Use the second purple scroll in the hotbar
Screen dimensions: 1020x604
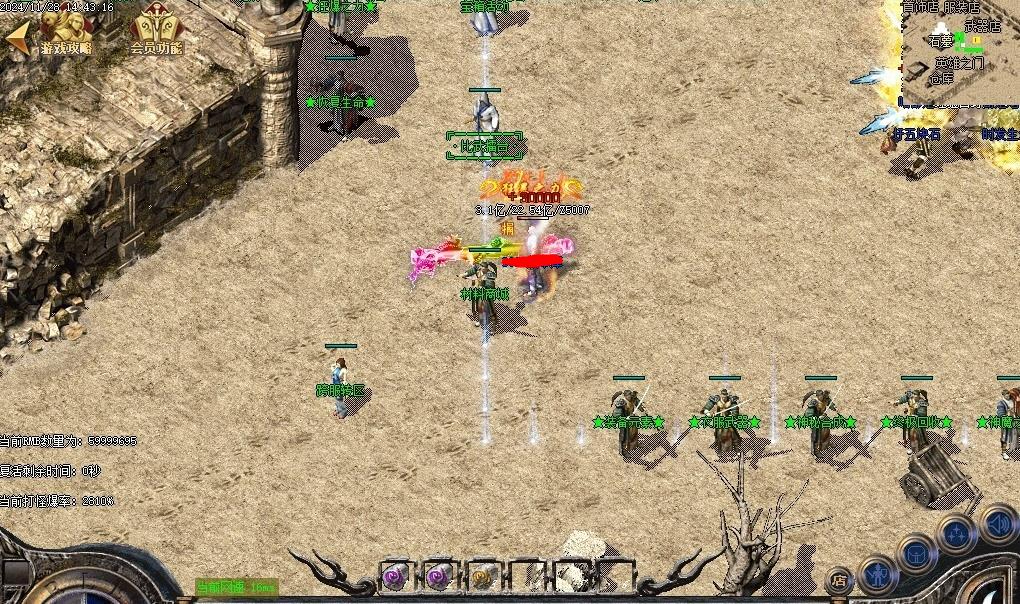click(x=437, y=576)
